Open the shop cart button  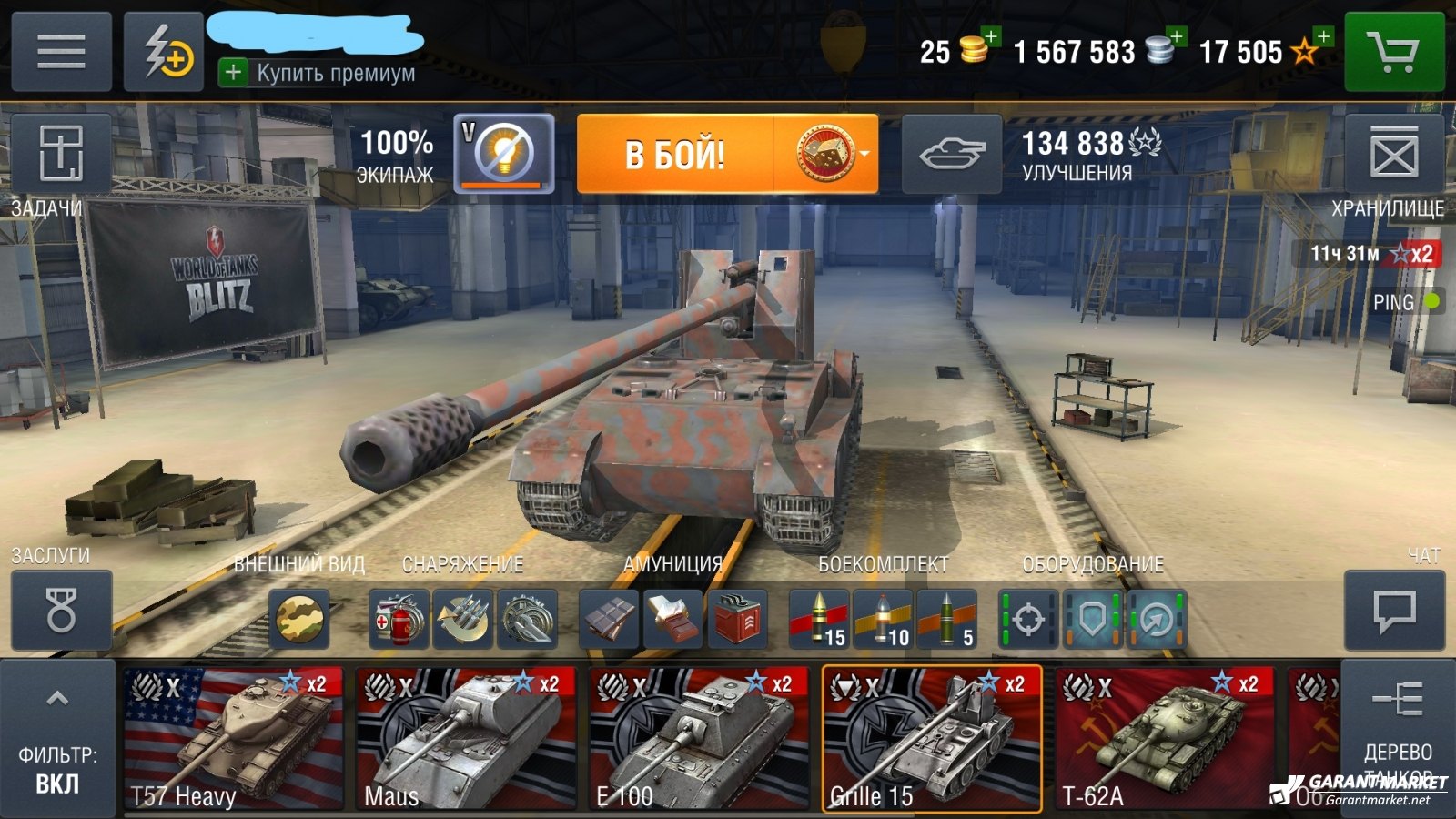tap(1393, 52)
